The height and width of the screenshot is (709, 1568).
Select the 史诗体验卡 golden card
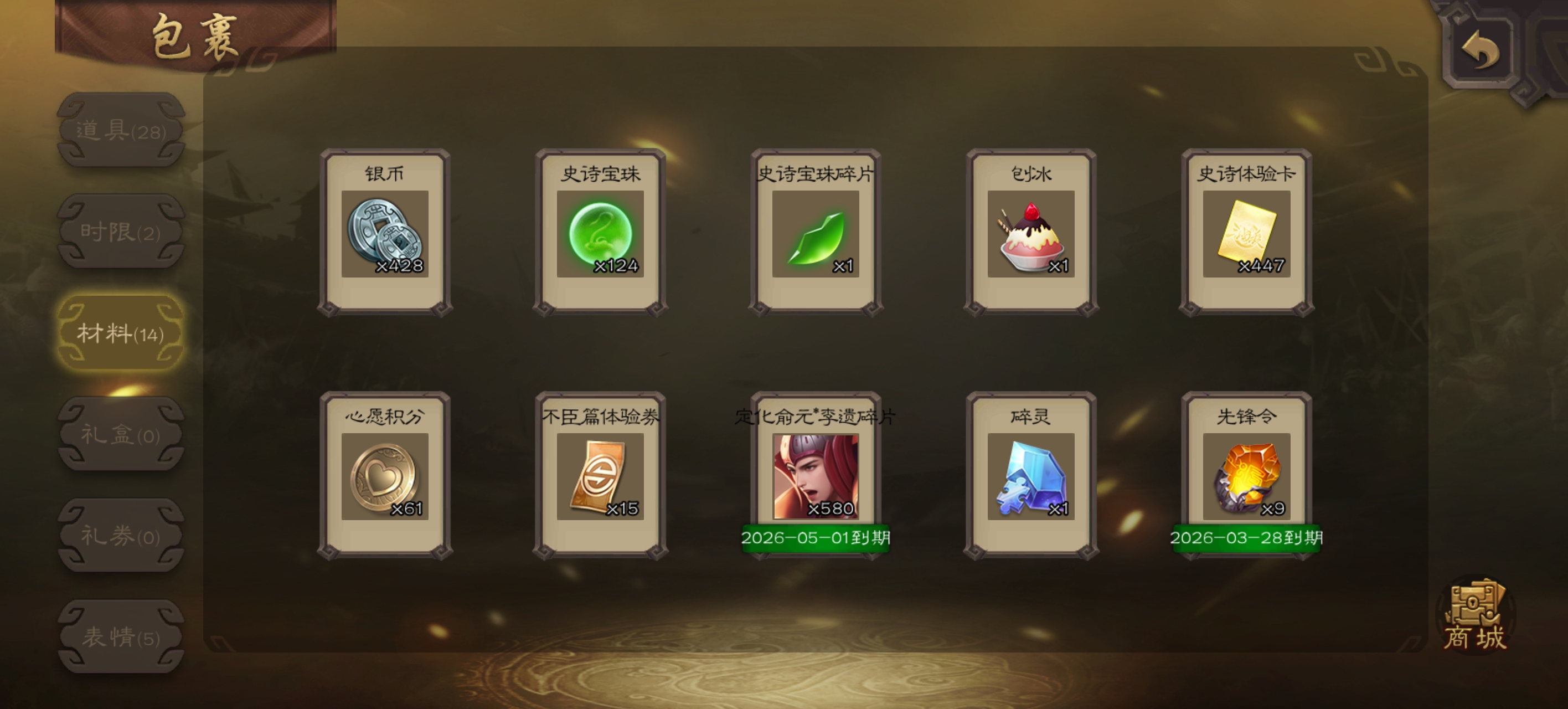(1247, 234)
